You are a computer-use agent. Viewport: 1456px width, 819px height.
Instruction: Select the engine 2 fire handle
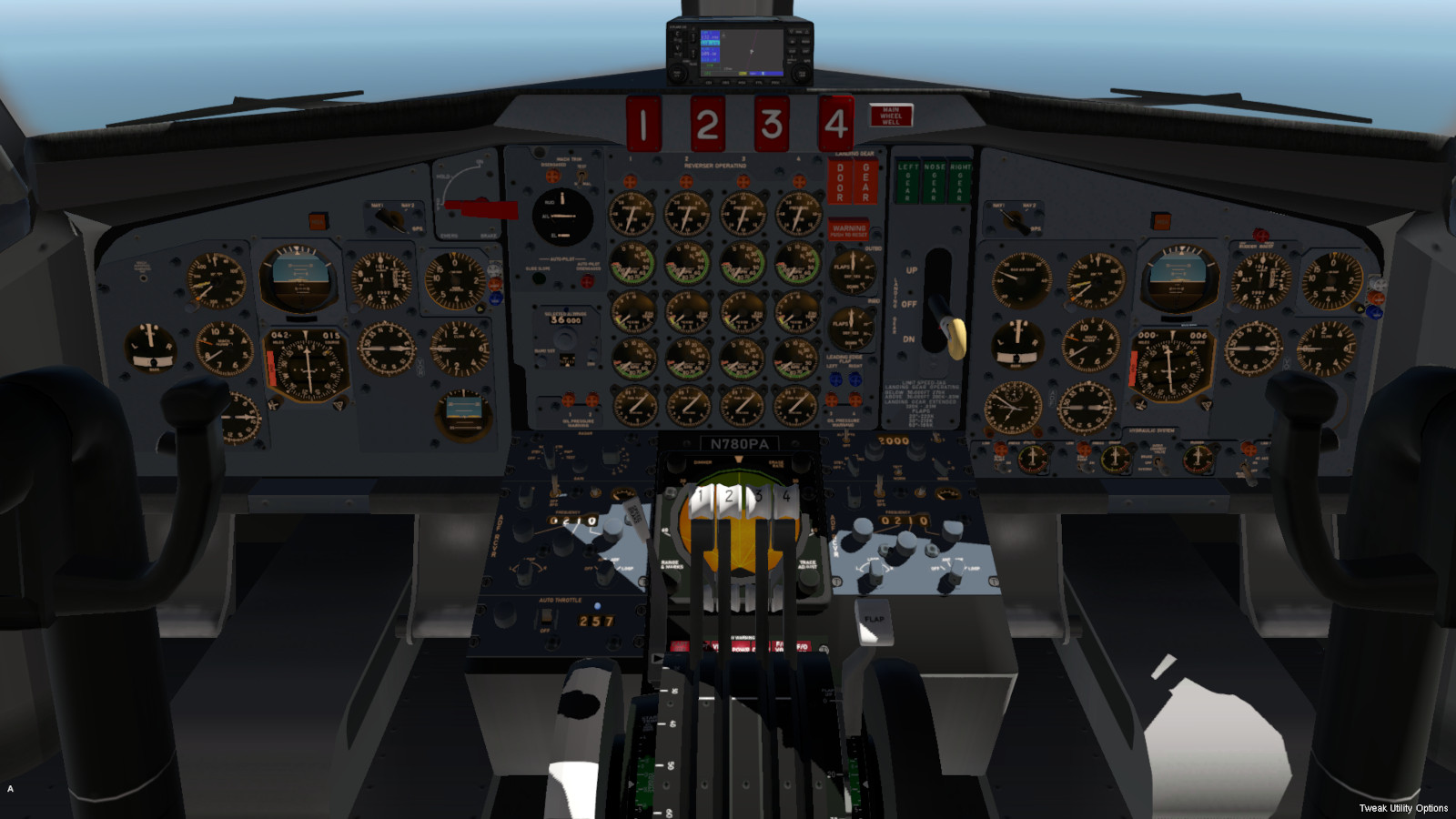[707, 124]
